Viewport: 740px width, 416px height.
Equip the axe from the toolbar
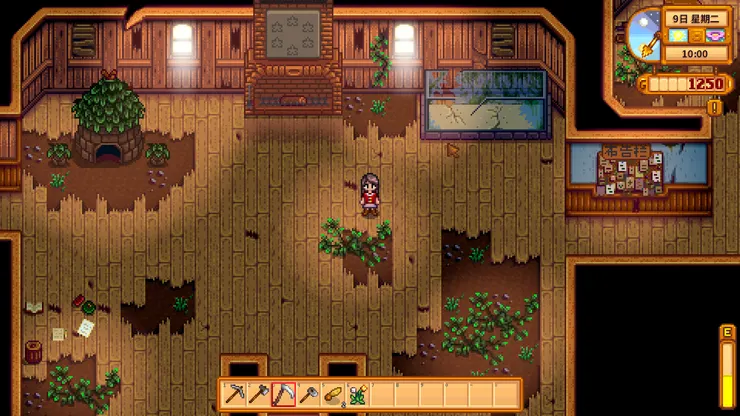tap(260, 395)
